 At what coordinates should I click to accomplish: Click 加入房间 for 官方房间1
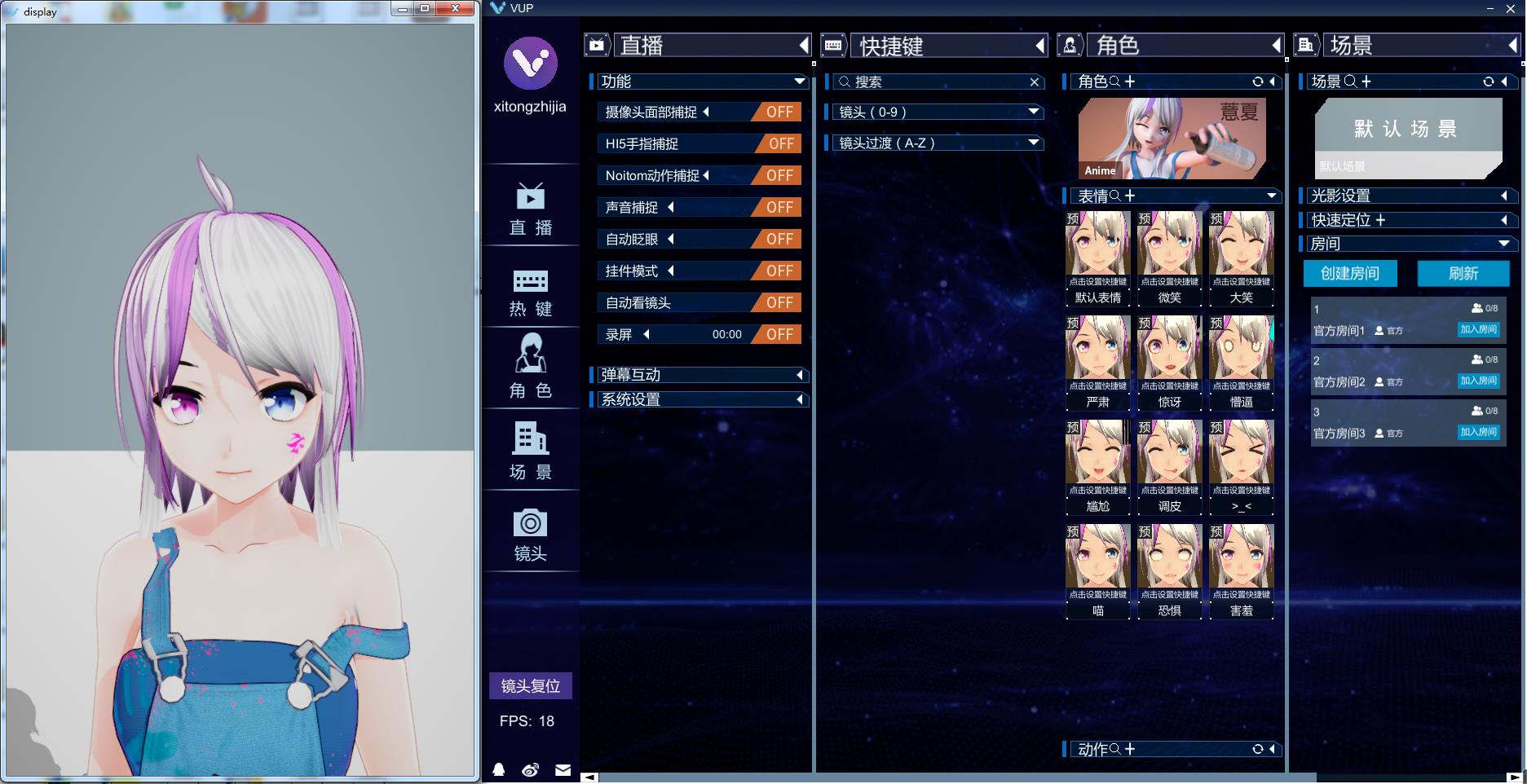coord(1478,330)
